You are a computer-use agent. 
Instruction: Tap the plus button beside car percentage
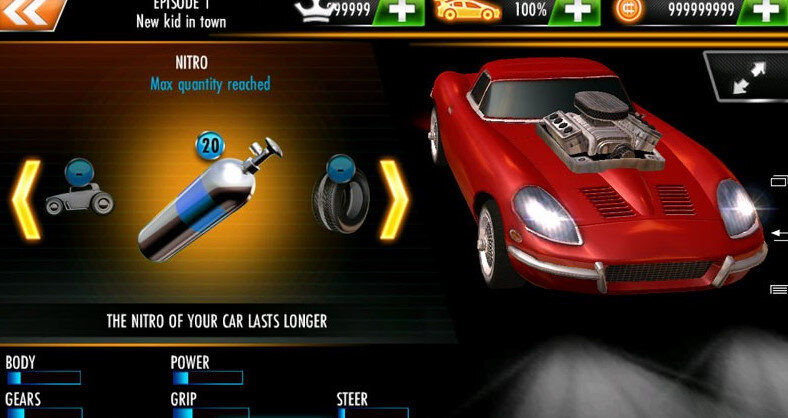pyautogui.click(x=578, y=11)
